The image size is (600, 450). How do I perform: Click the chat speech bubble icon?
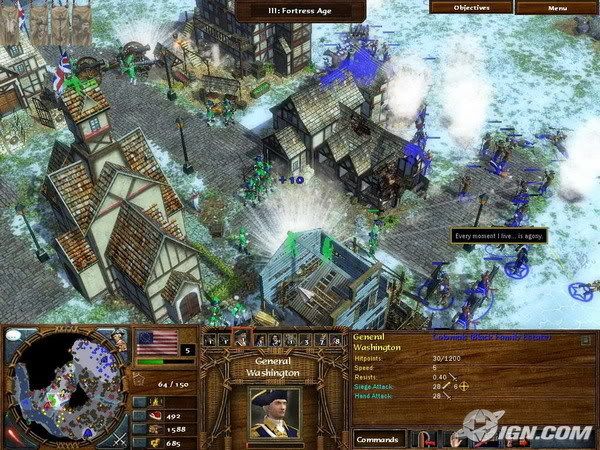[x=10, y=339]
